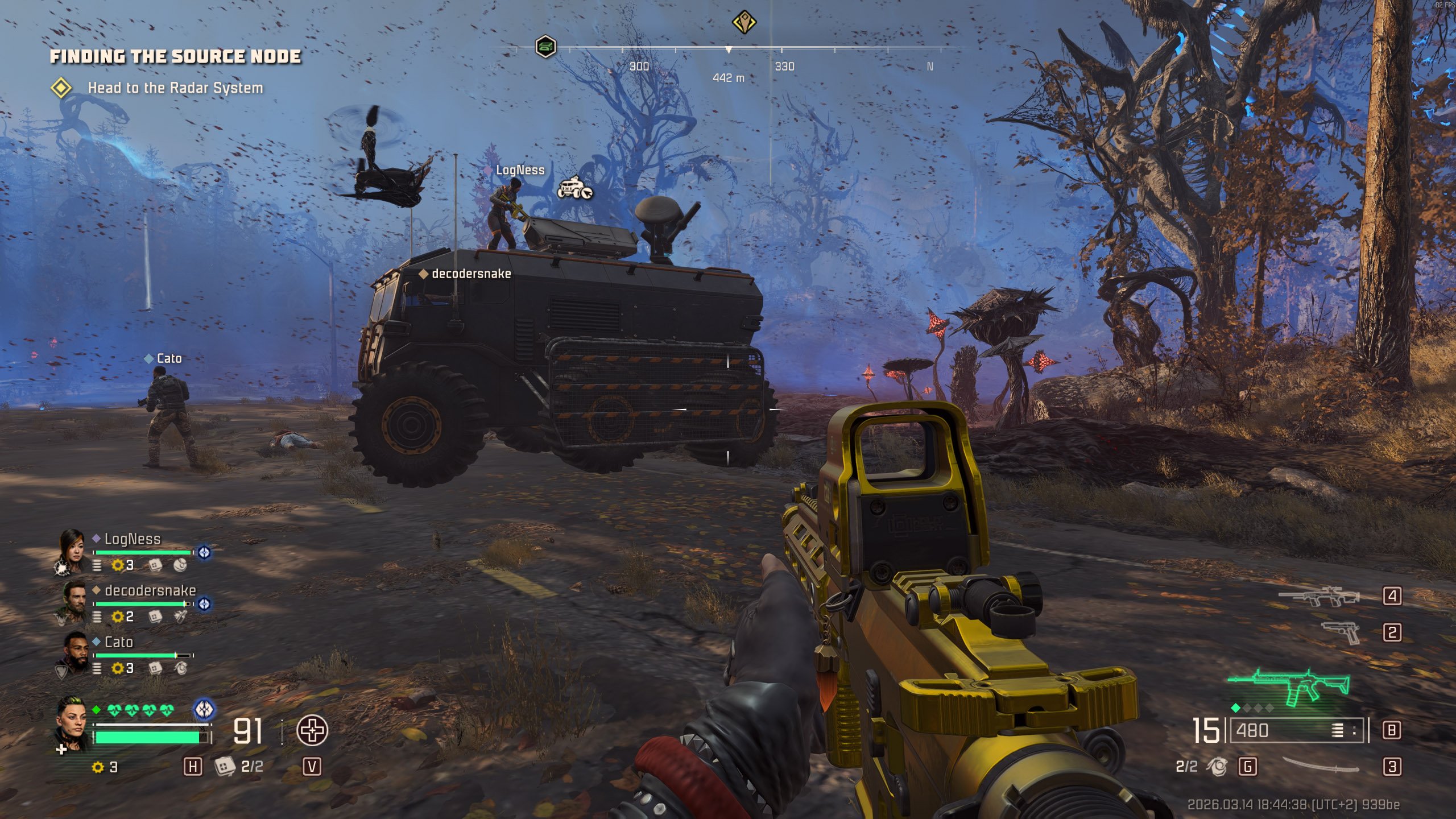Equip the katana melee weapon
Viewport: 1456px width, 819px height.
point(1321,766)
